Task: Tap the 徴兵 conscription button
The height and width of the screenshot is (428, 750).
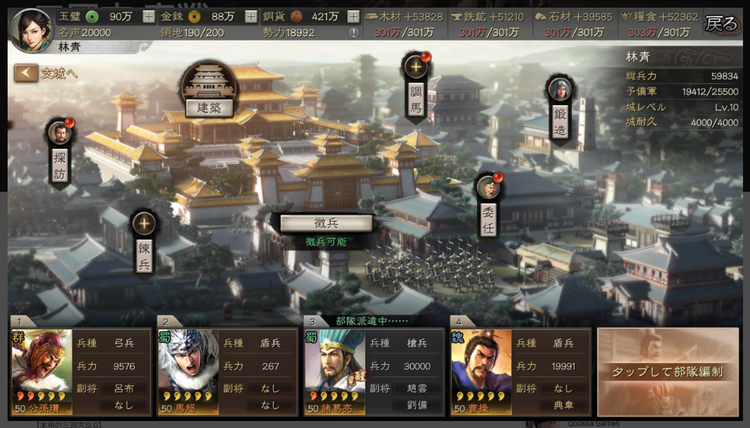Action: 325,223
